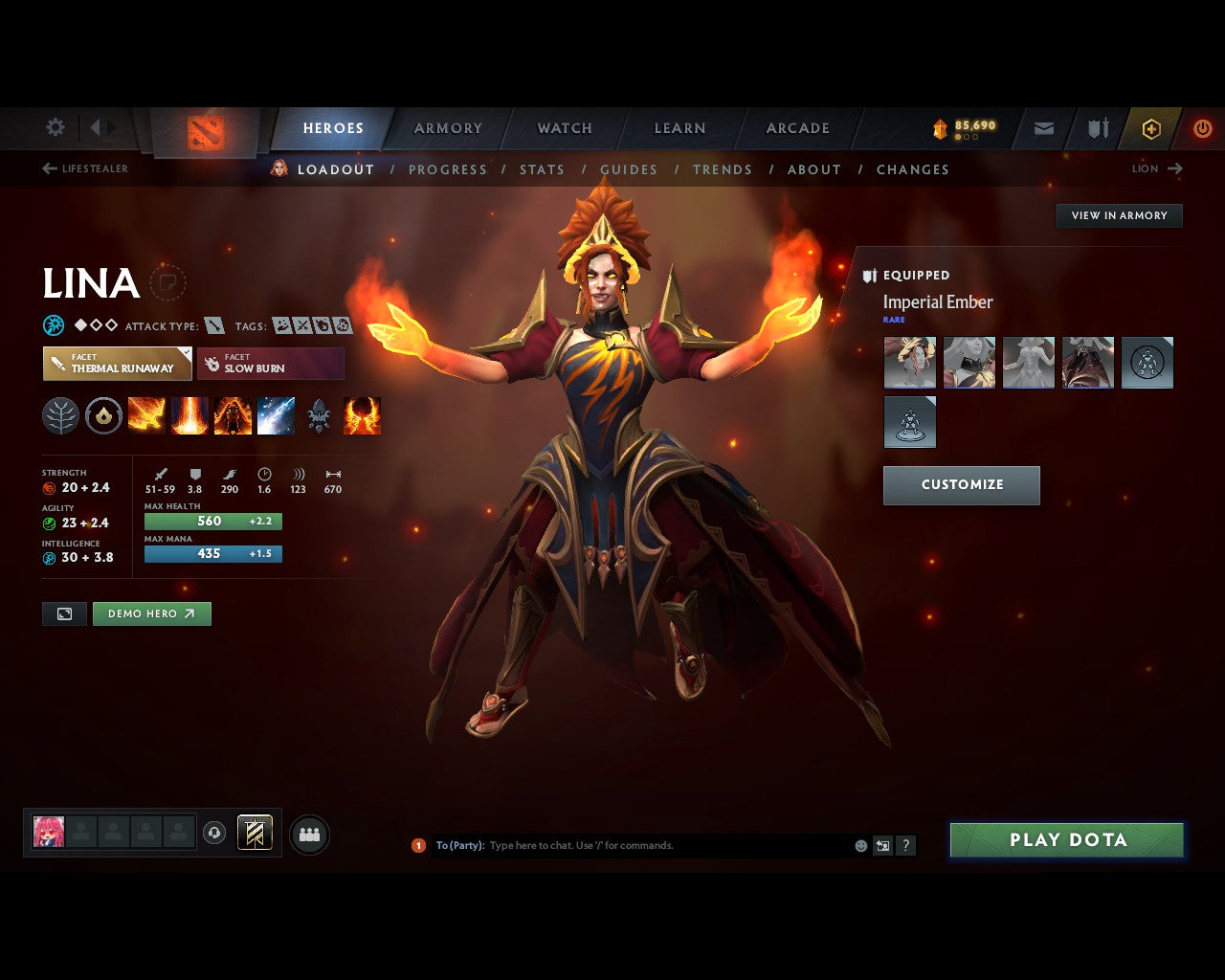1225x980 pixels.
Task: Switch to next hero Lion
Action: tap(1157, 168)
